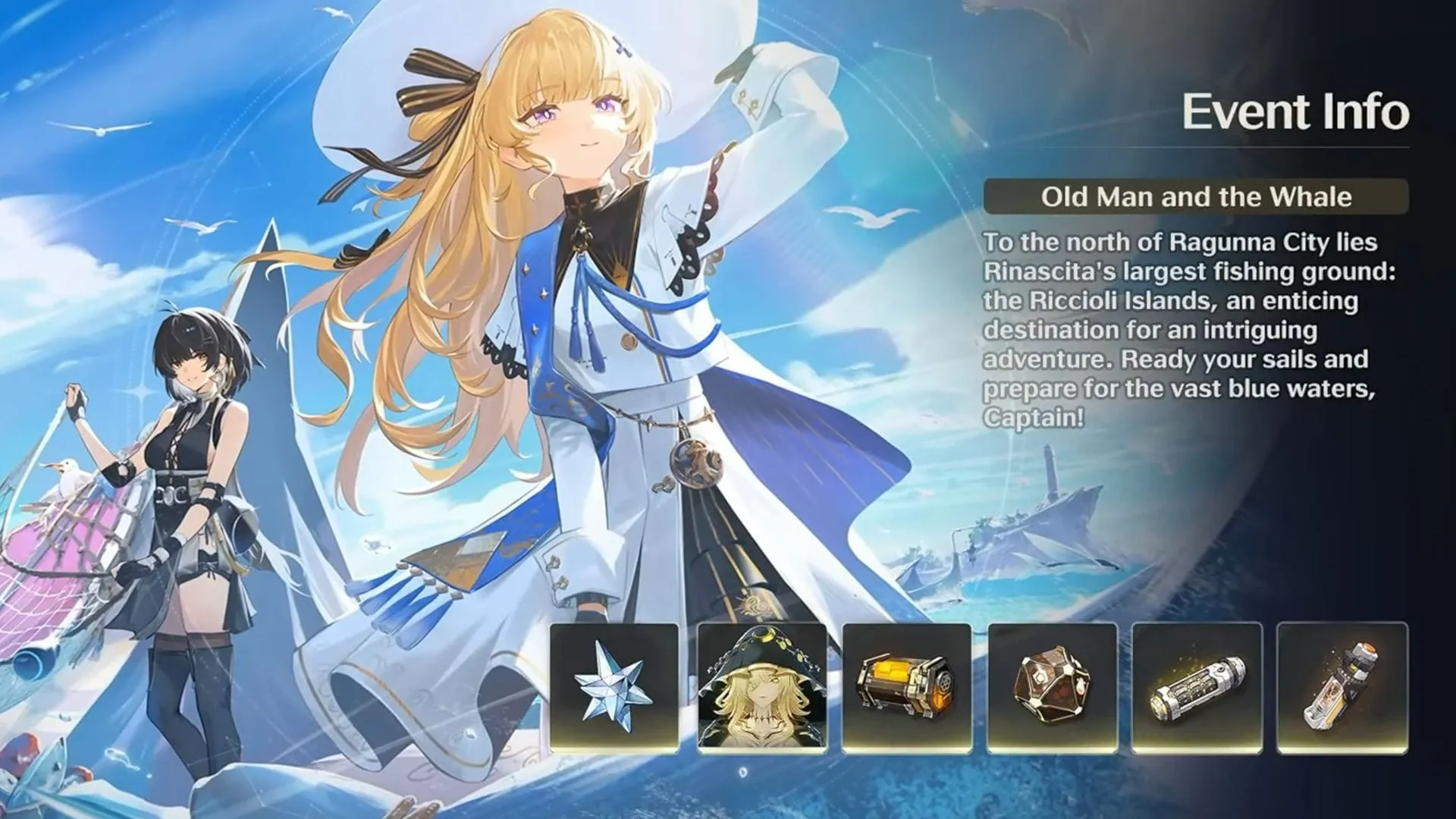Click the Old Man and the Whale title banner
Screen dimensions: 1456x819
[x=1196, y=197]
